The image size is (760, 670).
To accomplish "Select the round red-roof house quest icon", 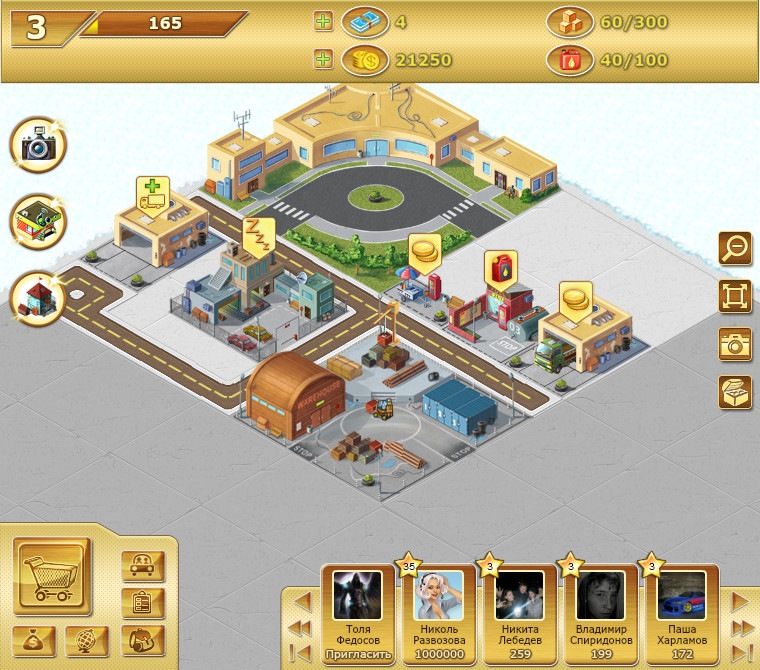I will click(x=38, y=297).
